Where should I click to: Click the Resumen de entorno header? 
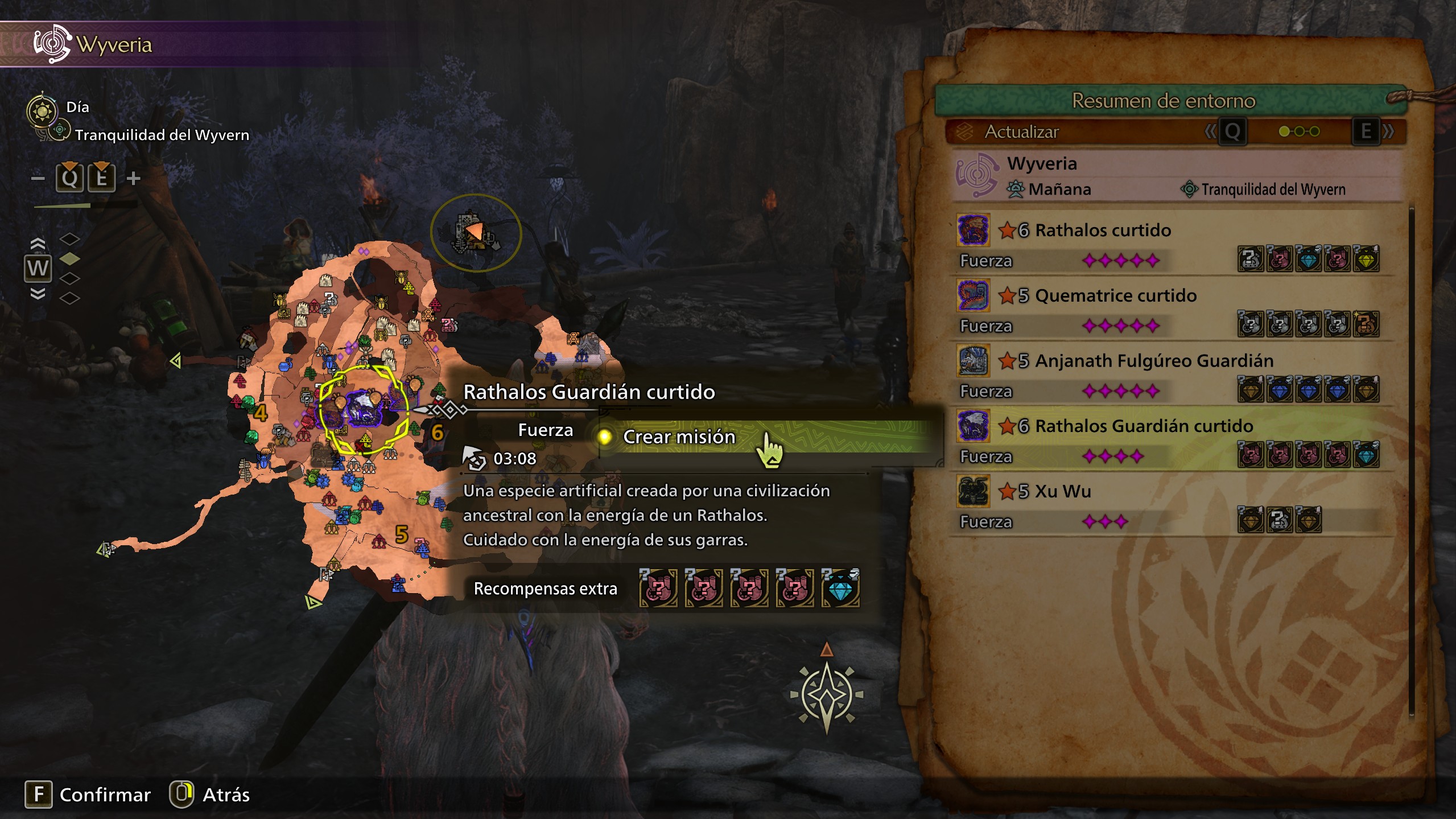point(1163,101)
